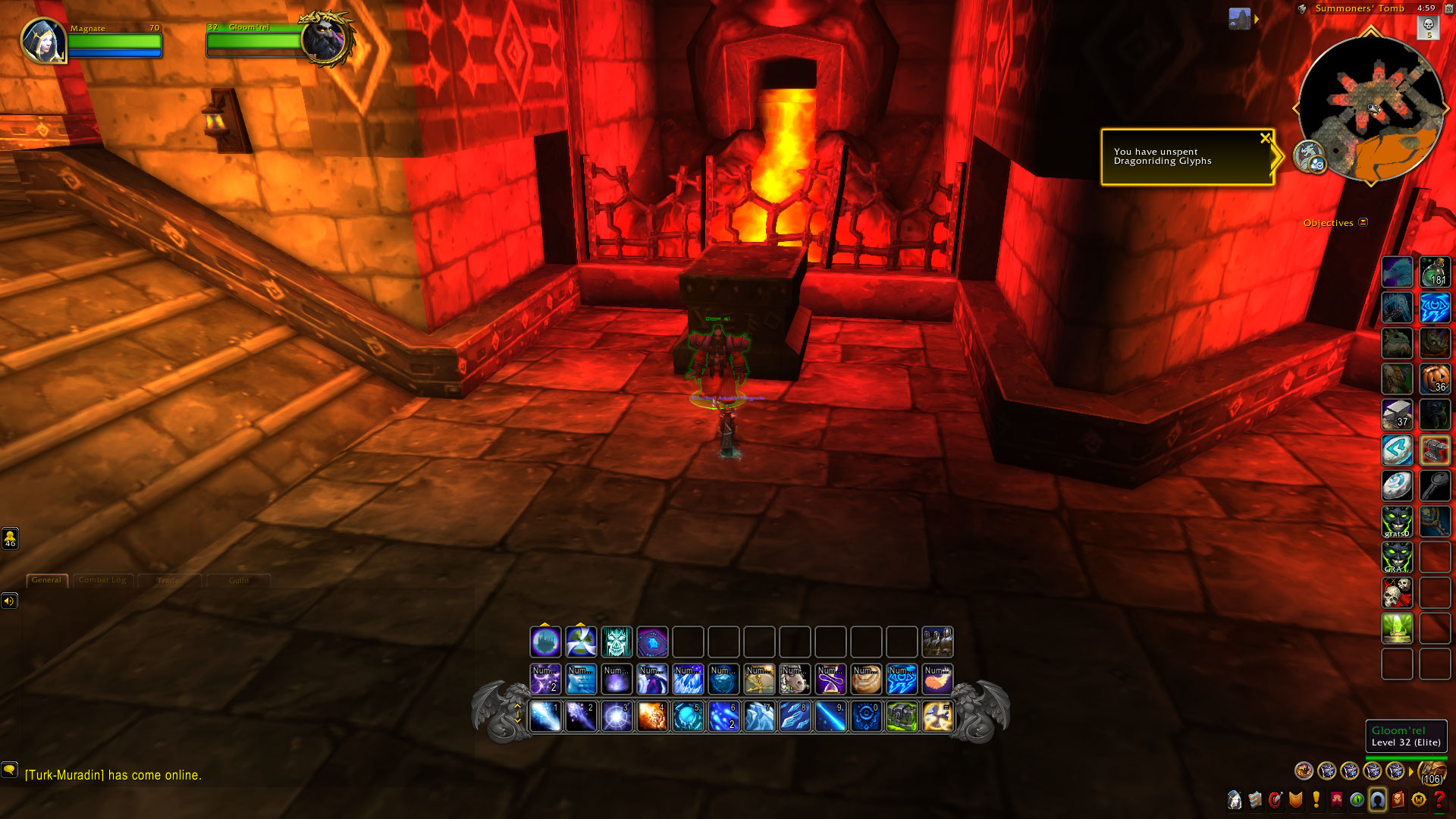This screenshot has height=819, width=1456.
Task: Use the green potion flask with 181
Action: click(x=1435, y=272)
